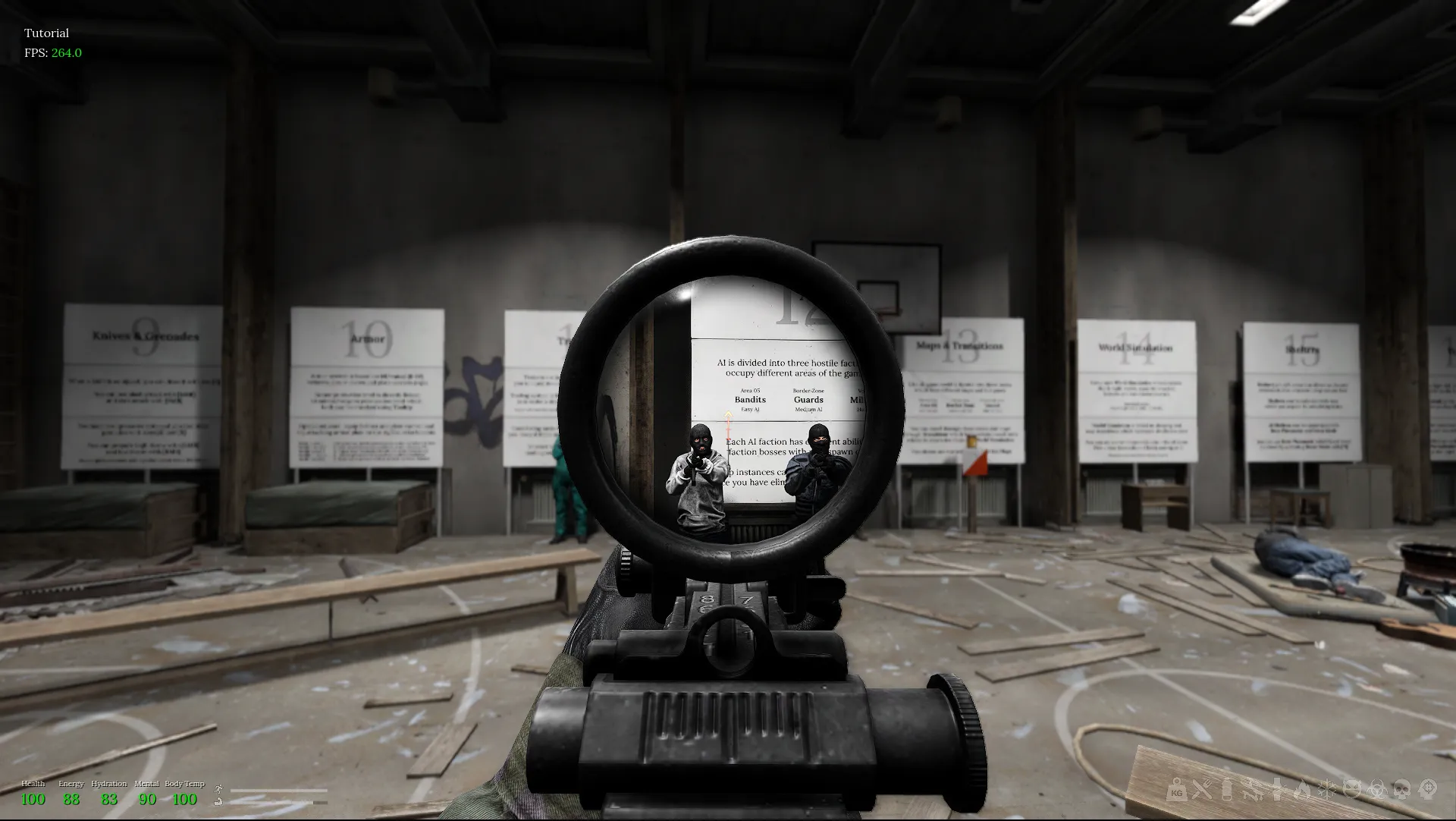Click the Hydration value reading 83

pyautogui.click(x=108, y=799)
